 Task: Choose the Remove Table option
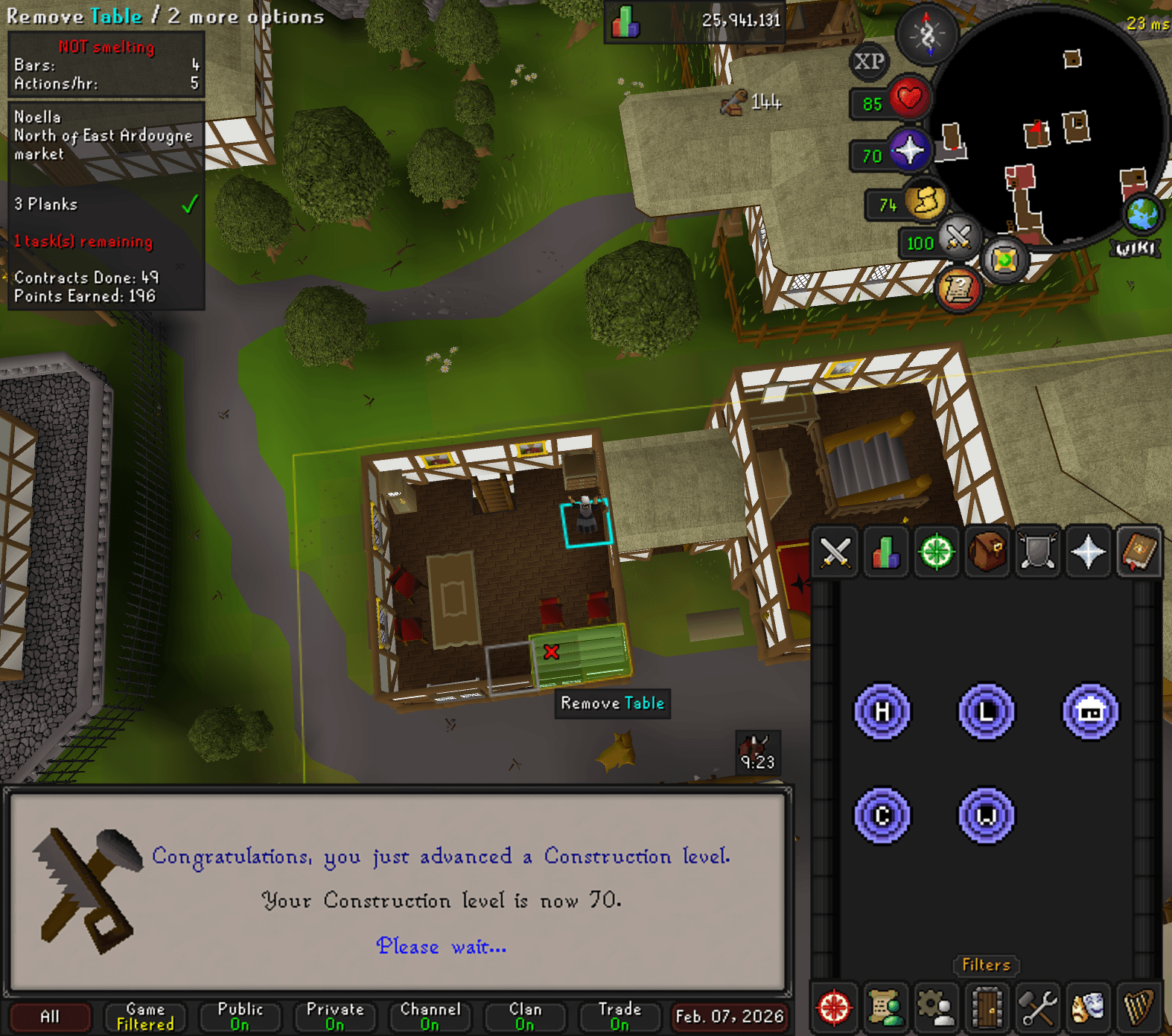point(612,703)
